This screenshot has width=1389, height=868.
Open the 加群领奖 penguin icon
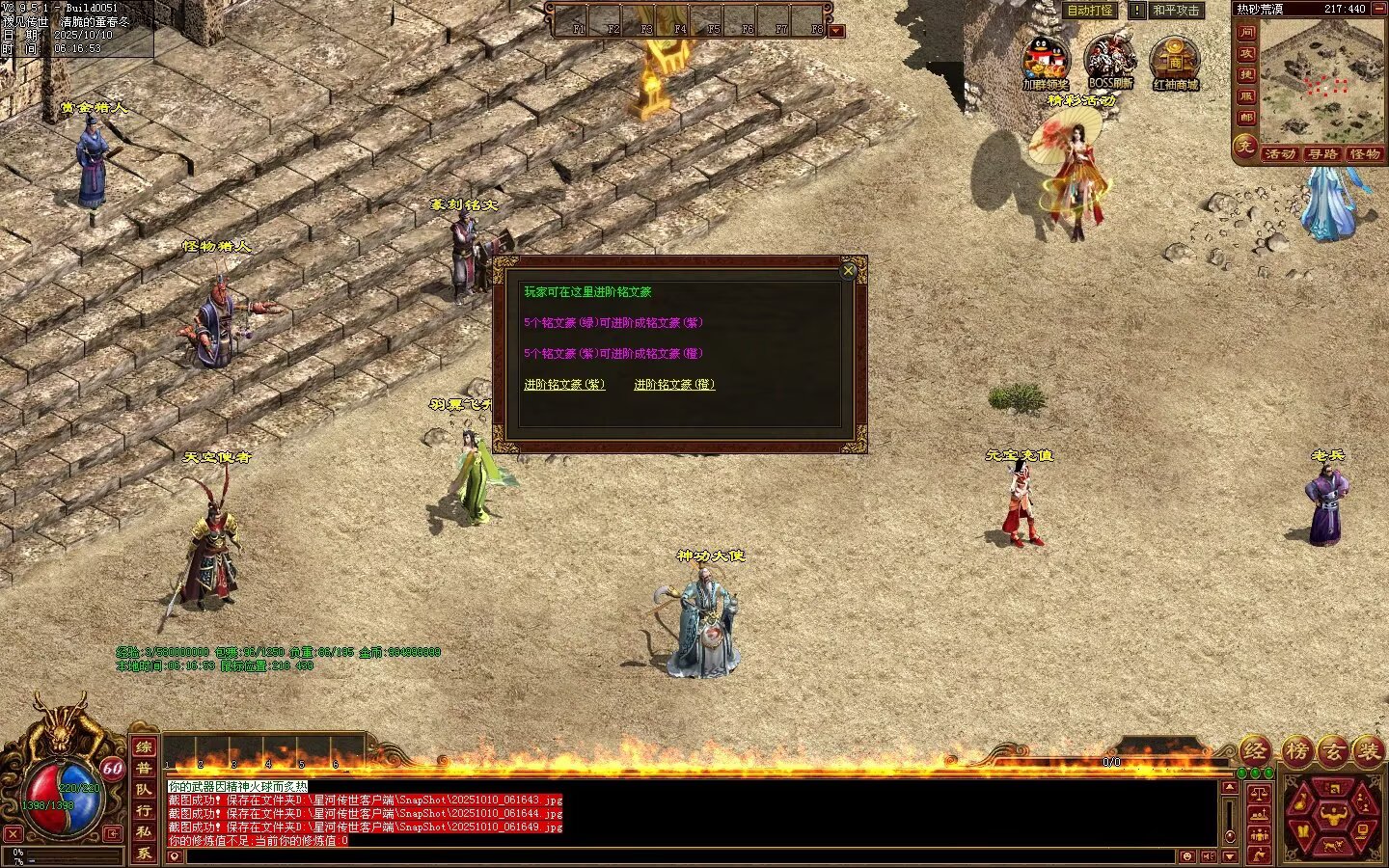[x=1045, y=58]
